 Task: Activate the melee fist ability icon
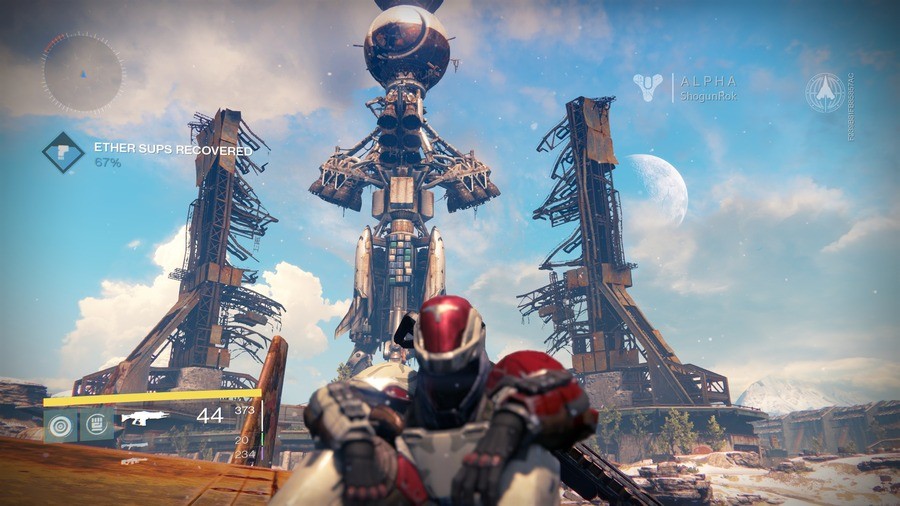point(97,426)
